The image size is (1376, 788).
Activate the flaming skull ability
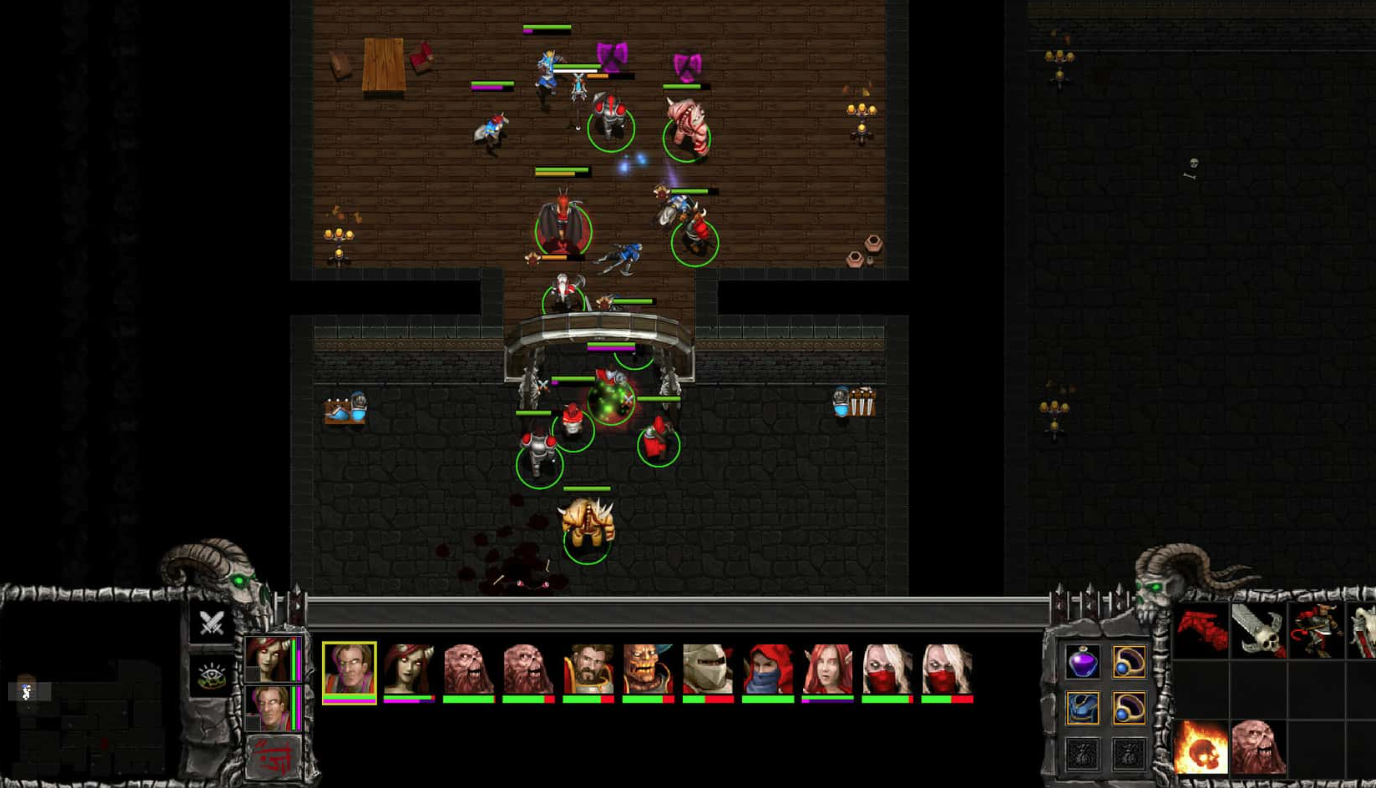pyautogui.click(x=1201, y=747)
